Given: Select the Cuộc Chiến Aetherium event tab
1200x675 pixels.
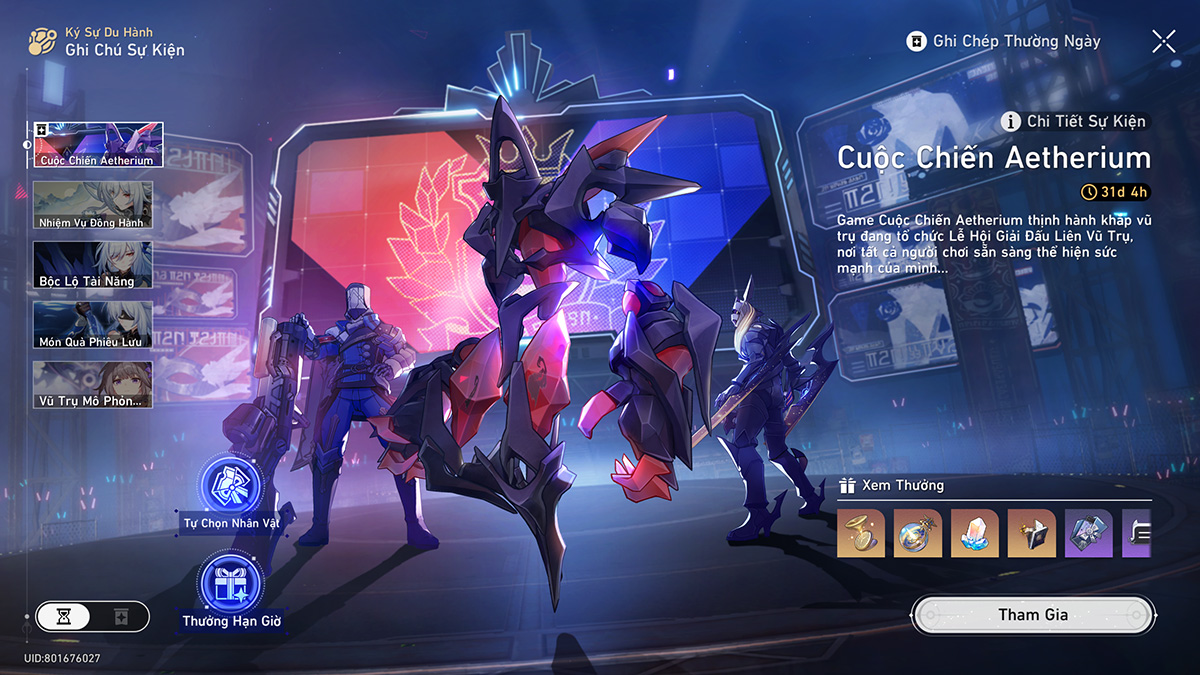Looking at the screenshot, I should (x=98, y=145).
